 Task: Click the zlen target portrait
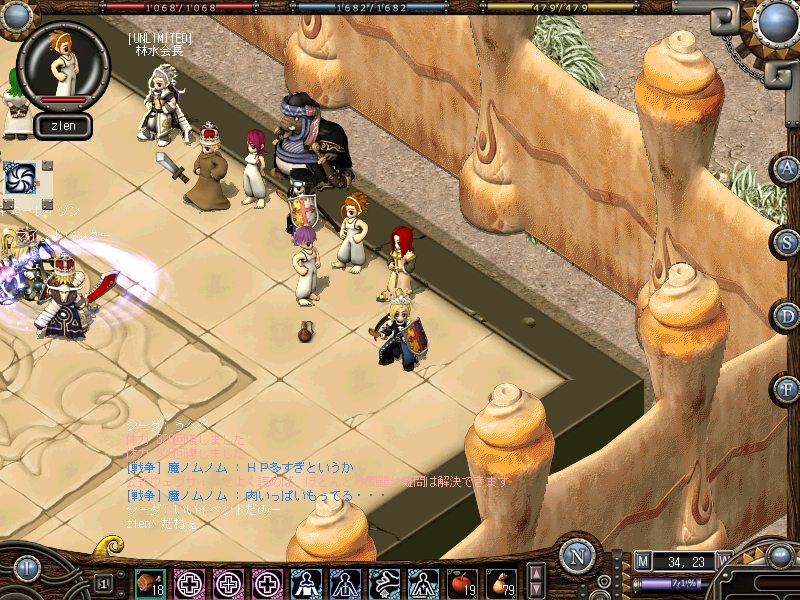(64, 62)
